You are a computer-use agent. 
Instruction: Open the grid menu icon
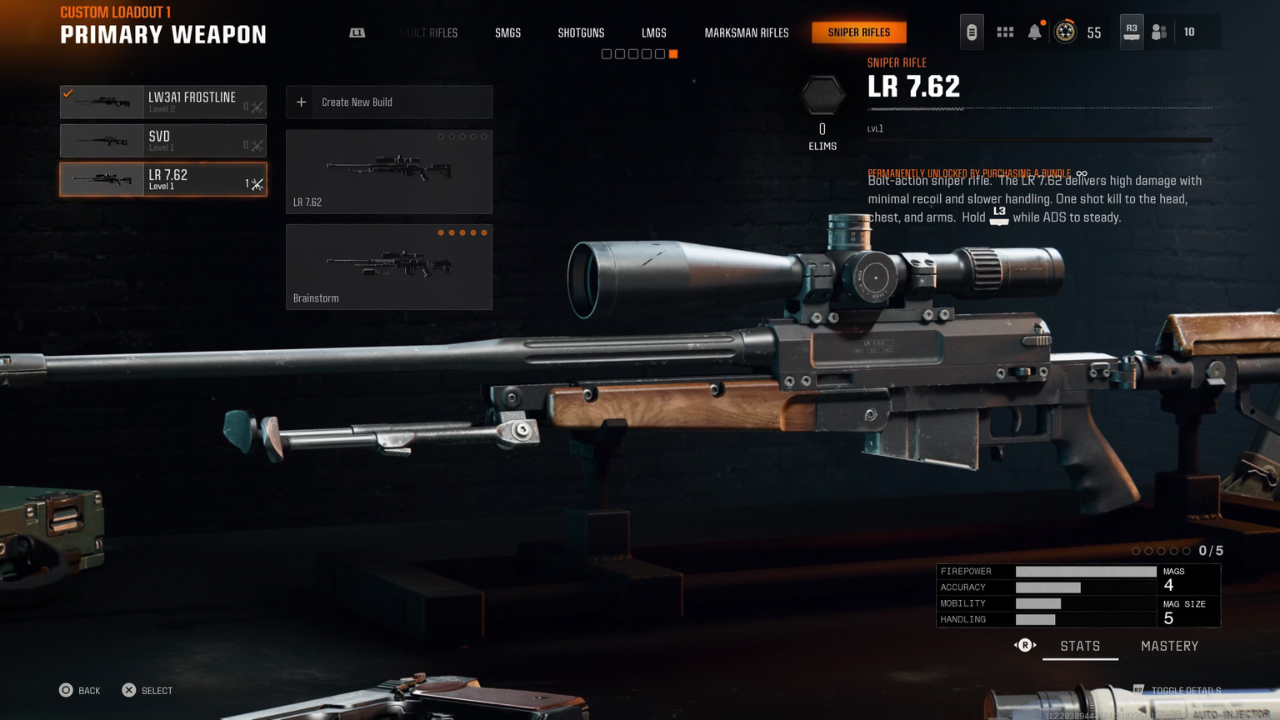pyautogui.click(x=1005, y=32)
